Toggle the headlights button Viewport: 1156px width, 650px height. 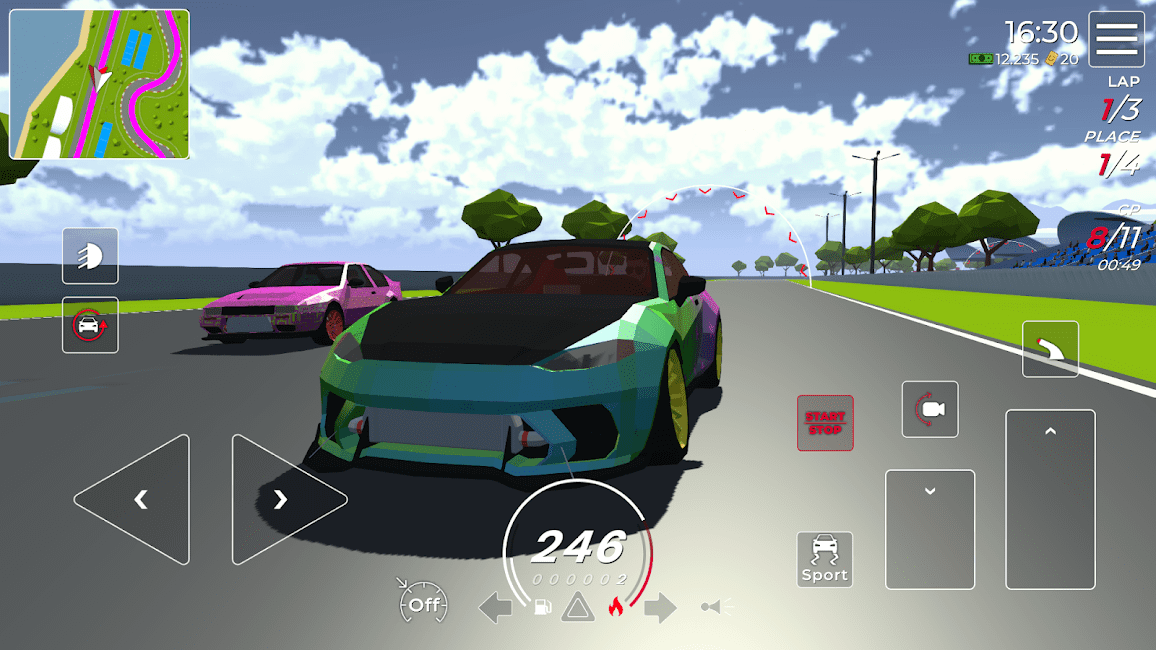pyautogui.click(x=90, y=256)
